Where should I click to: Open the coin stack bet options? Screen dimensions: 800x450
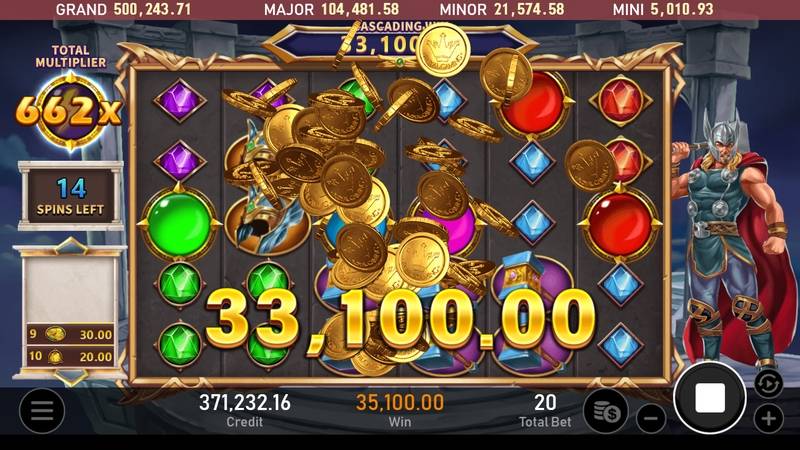coord(606,410)
